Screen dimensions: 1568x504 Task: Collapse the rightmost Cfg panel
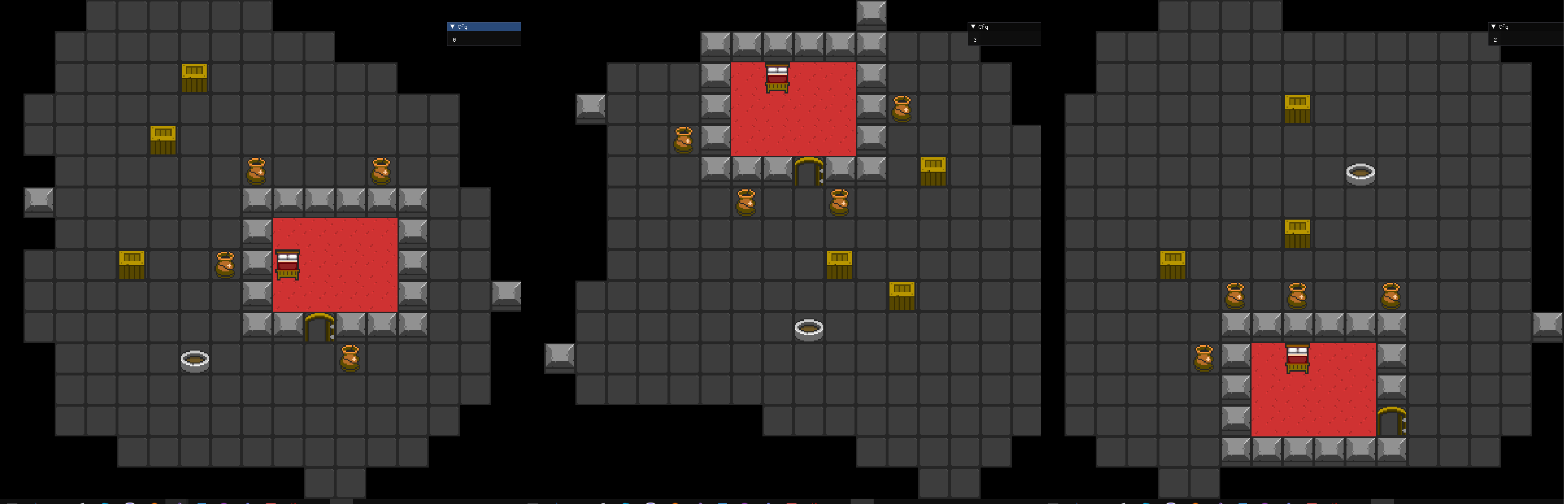(1494, 27)
